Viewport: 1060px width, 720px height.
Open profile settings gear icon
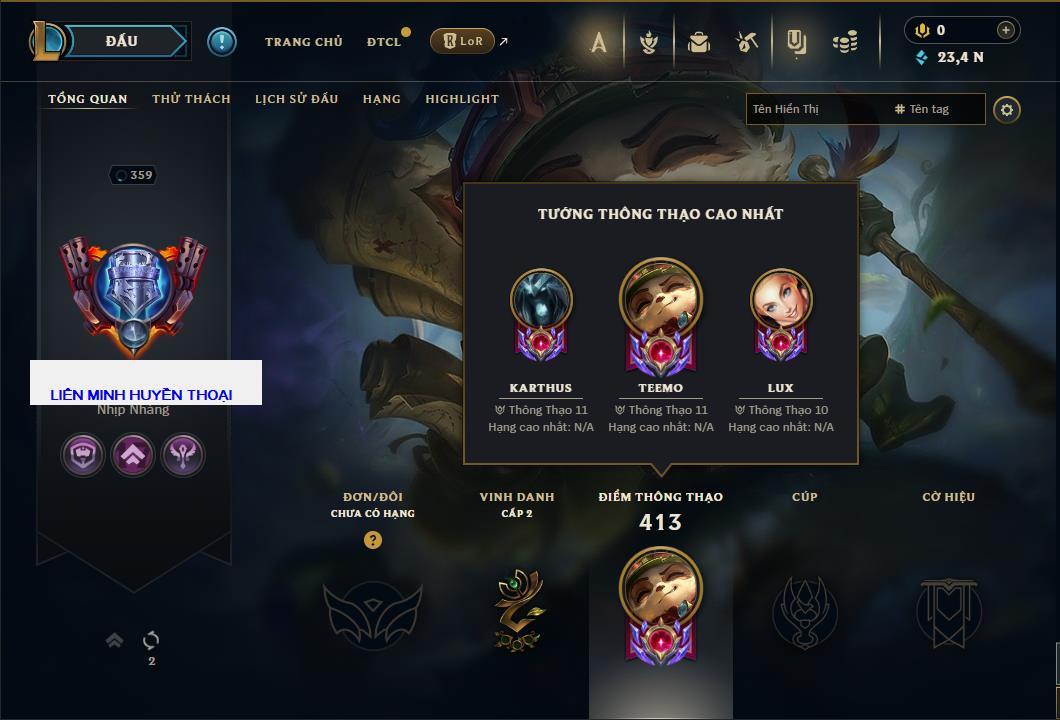click(1007, 109)
